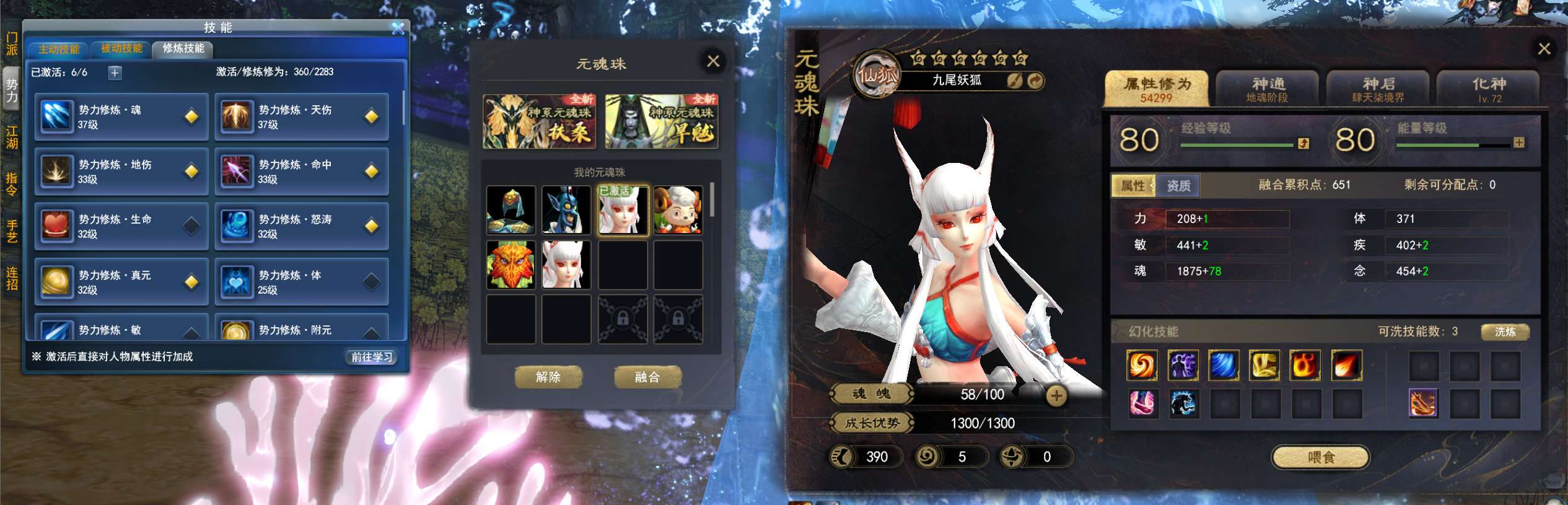The width and height of the screenshot is (1568, 505).
Task: Close the 技能 skills window
Action: 398,29
